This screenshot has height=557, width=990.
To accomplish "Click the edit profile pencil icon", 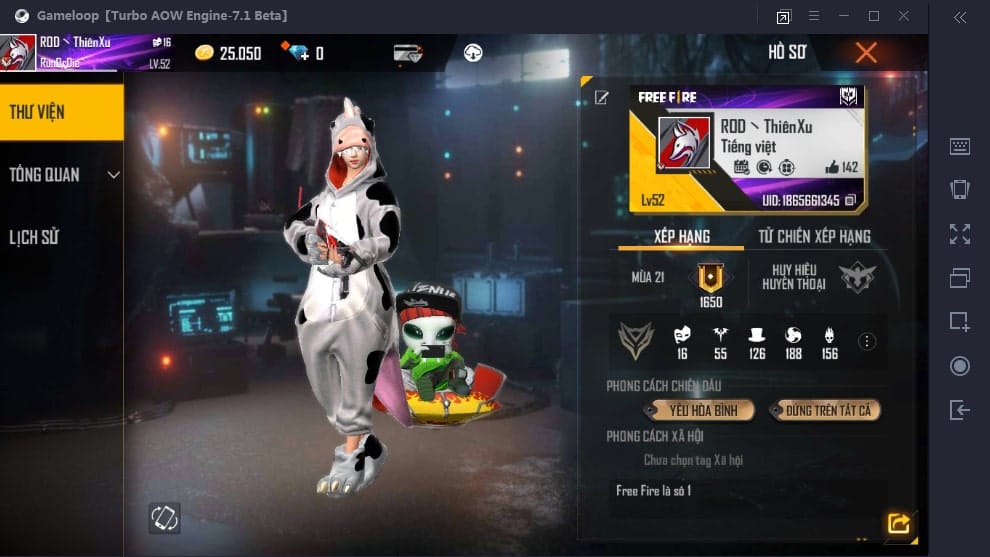I will [602, 97].
